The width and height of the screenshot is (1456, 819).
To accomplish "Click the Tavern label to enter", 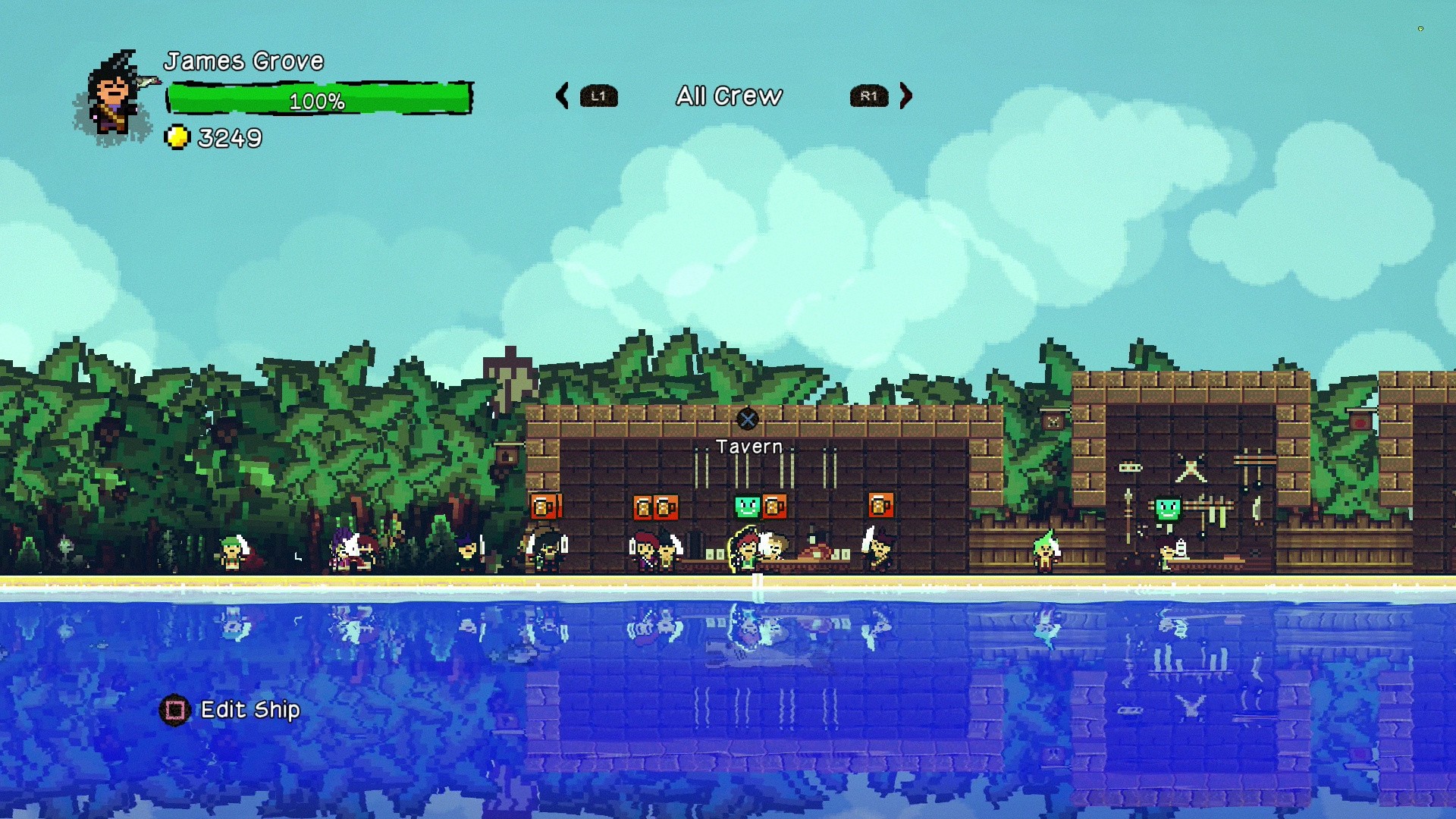I will (749, 447).
